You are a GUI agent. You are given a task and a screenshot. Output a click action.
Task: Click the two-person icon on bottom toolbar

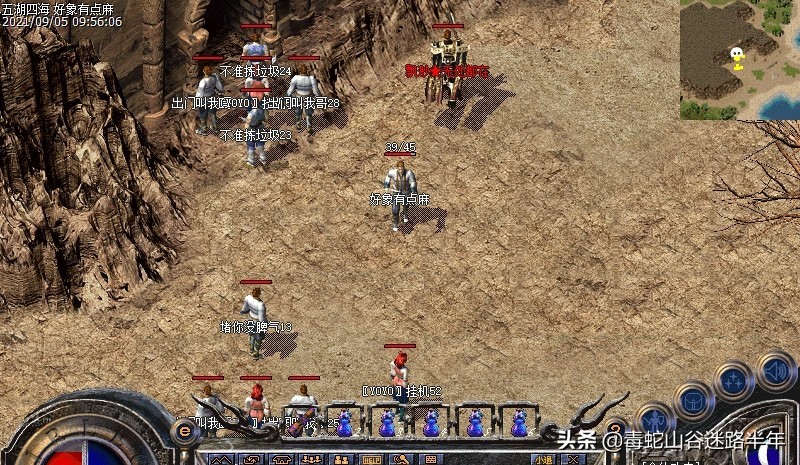pyautogui.click(x=340, y=460)
